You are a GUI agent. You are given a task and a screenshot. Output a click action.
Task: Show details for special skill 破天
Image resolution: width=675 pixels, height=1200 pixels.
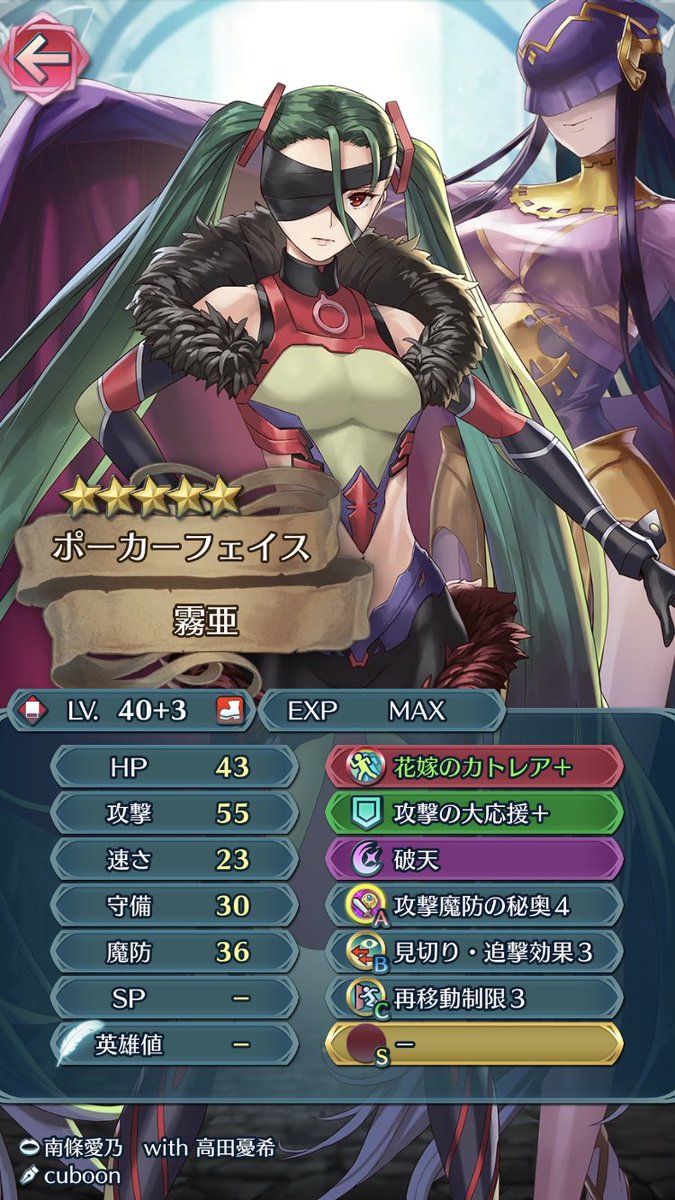point(475,858)
